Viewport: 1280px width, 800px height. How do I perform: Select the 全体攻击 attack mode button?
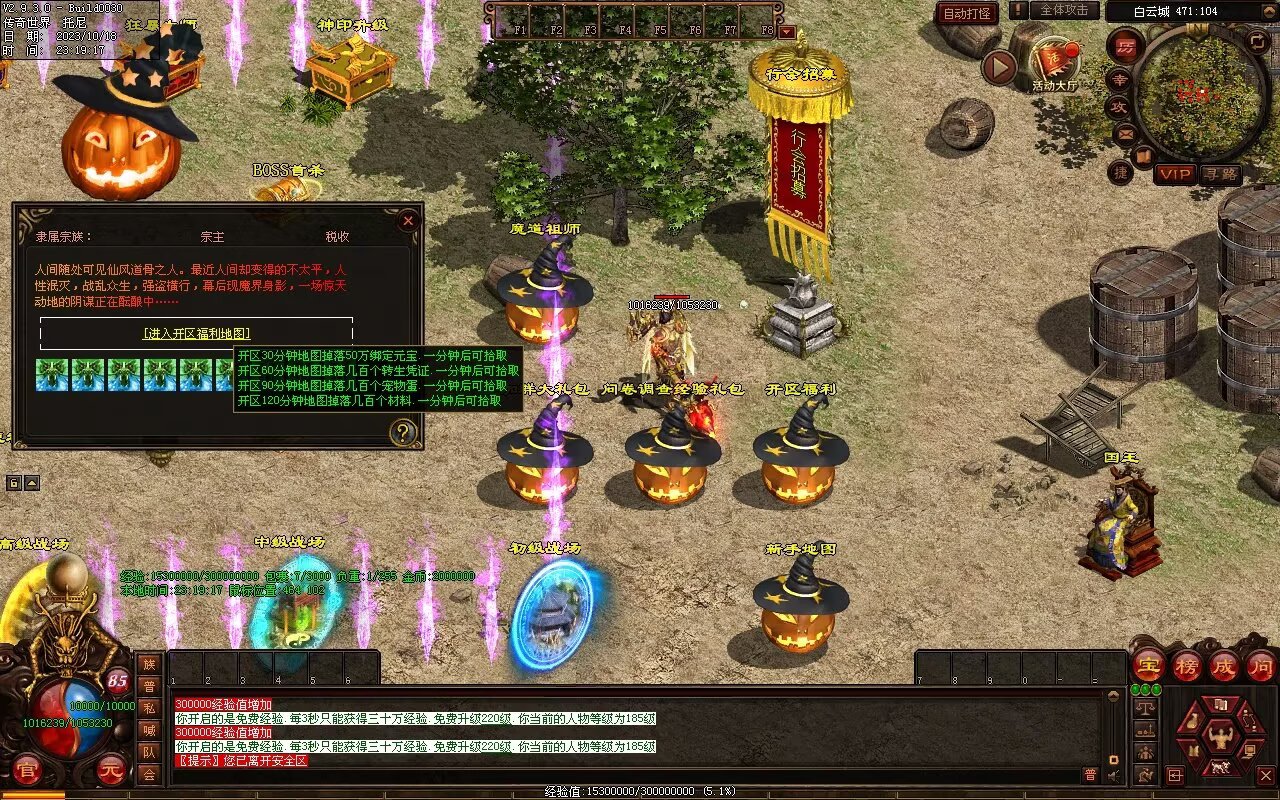(x=1063, y=10)
